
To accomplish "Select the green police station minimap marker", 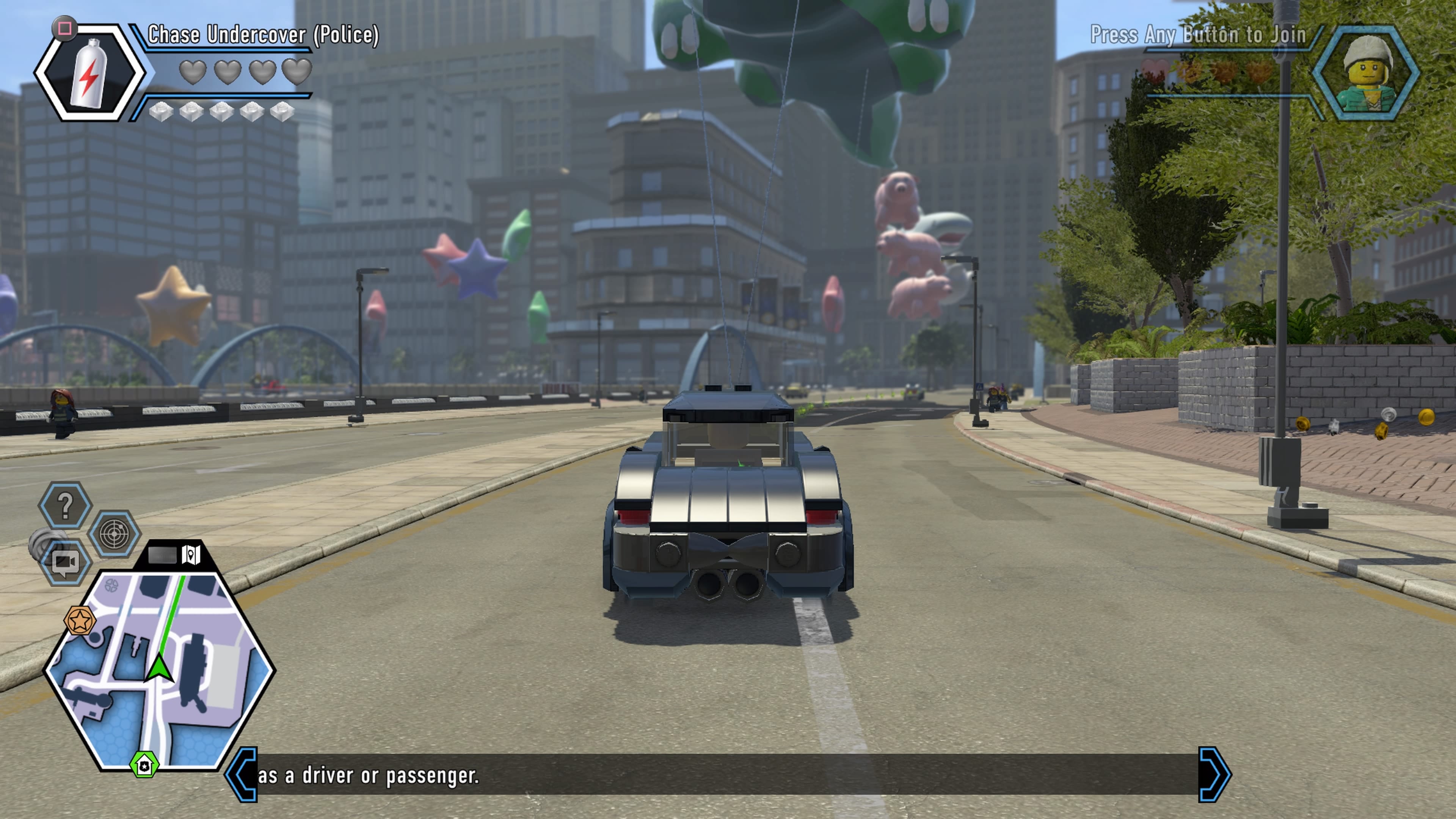I will [145, 765].
